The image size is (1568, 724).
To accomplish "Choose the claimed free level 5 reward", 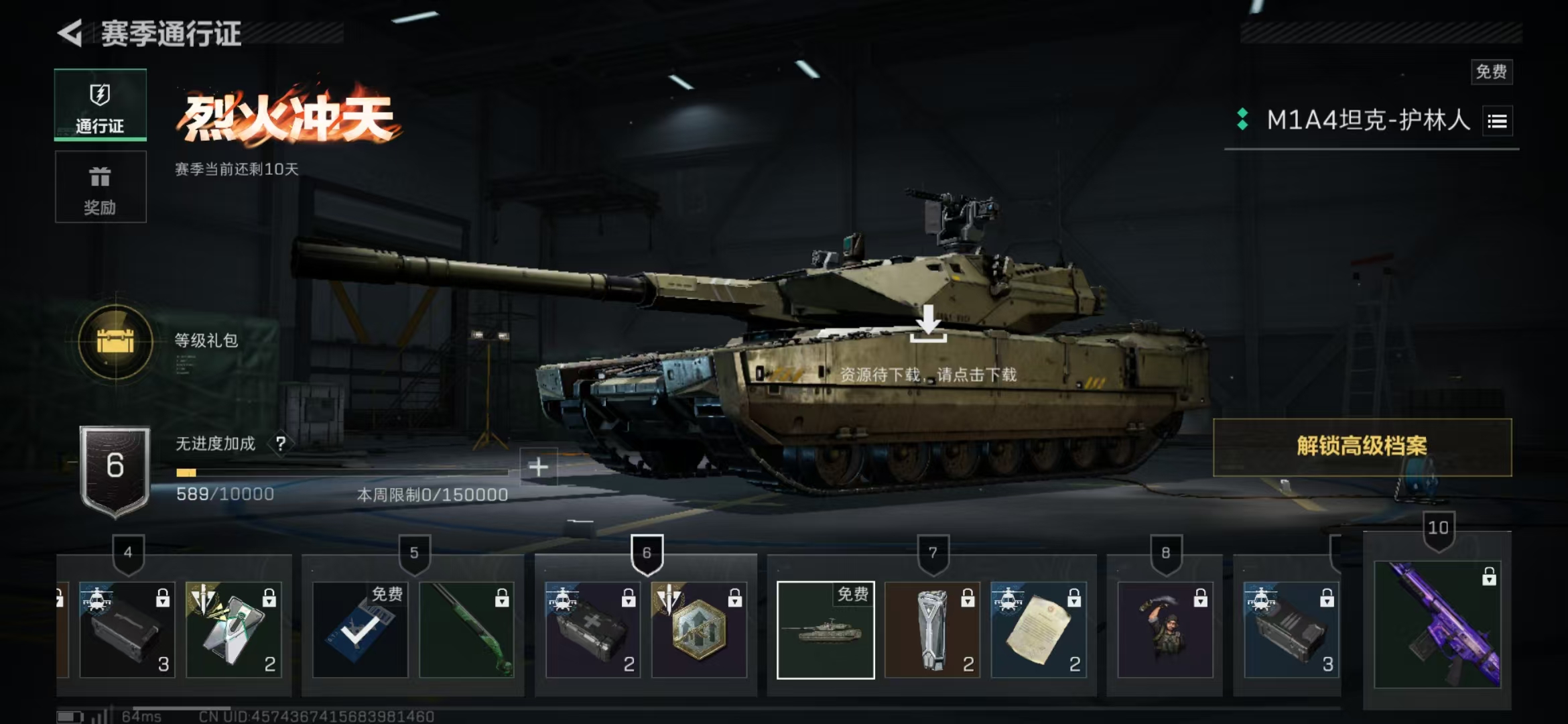I will tap(361, 630).
